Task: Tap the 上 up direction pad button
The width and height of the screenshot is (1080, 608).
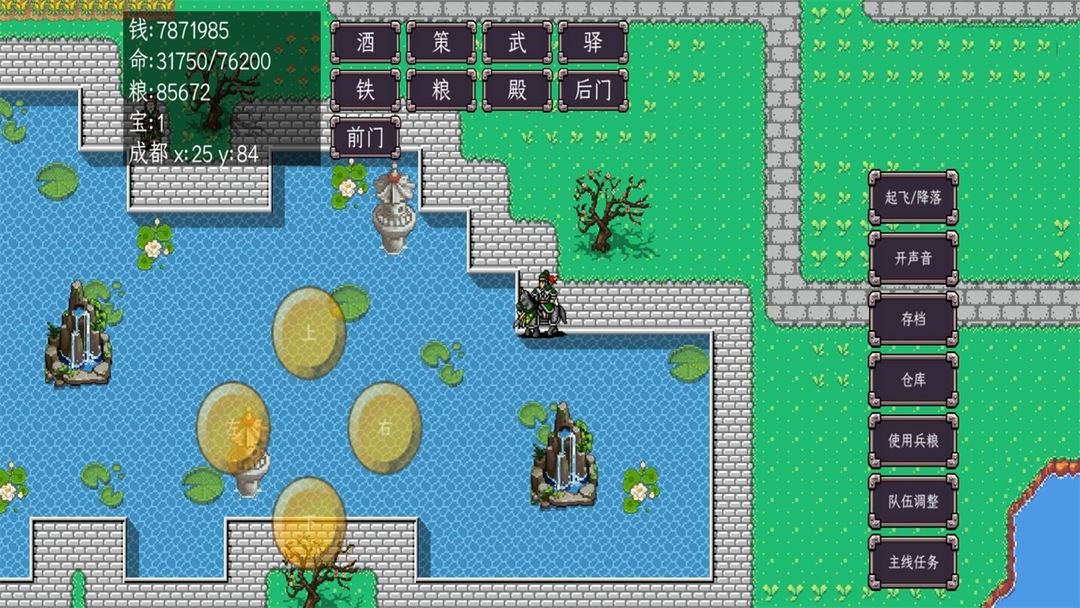Action: click(x=310, y=334)
